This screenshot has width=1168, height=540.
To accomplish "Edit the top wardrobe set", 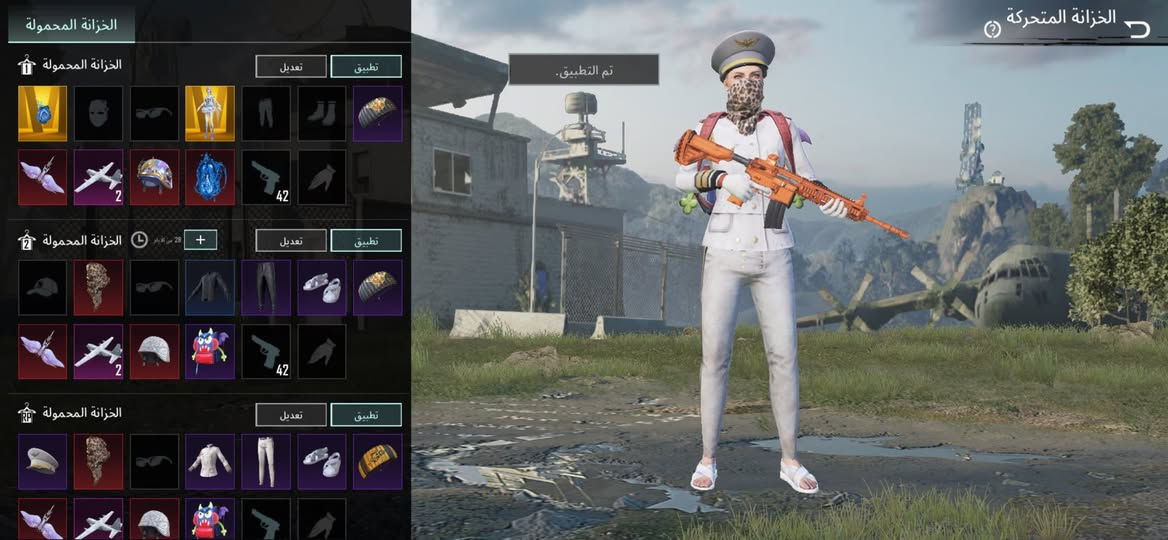I will [x=291, y=66].
